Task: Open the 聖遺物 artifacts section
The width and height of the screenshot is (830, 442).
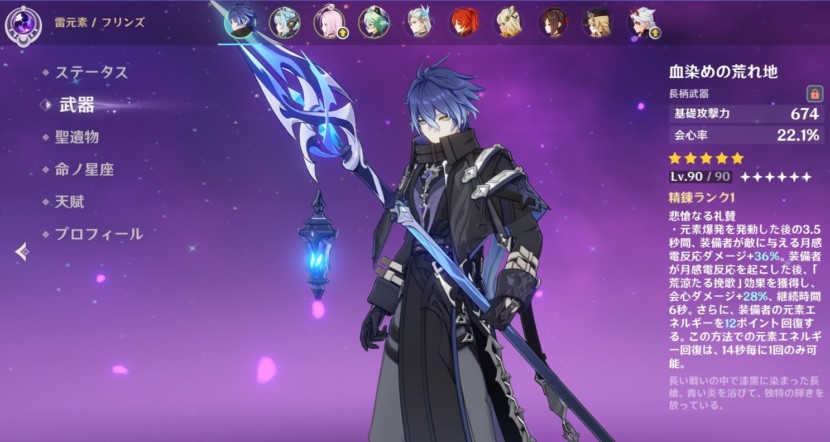Action: pos(77,137)
